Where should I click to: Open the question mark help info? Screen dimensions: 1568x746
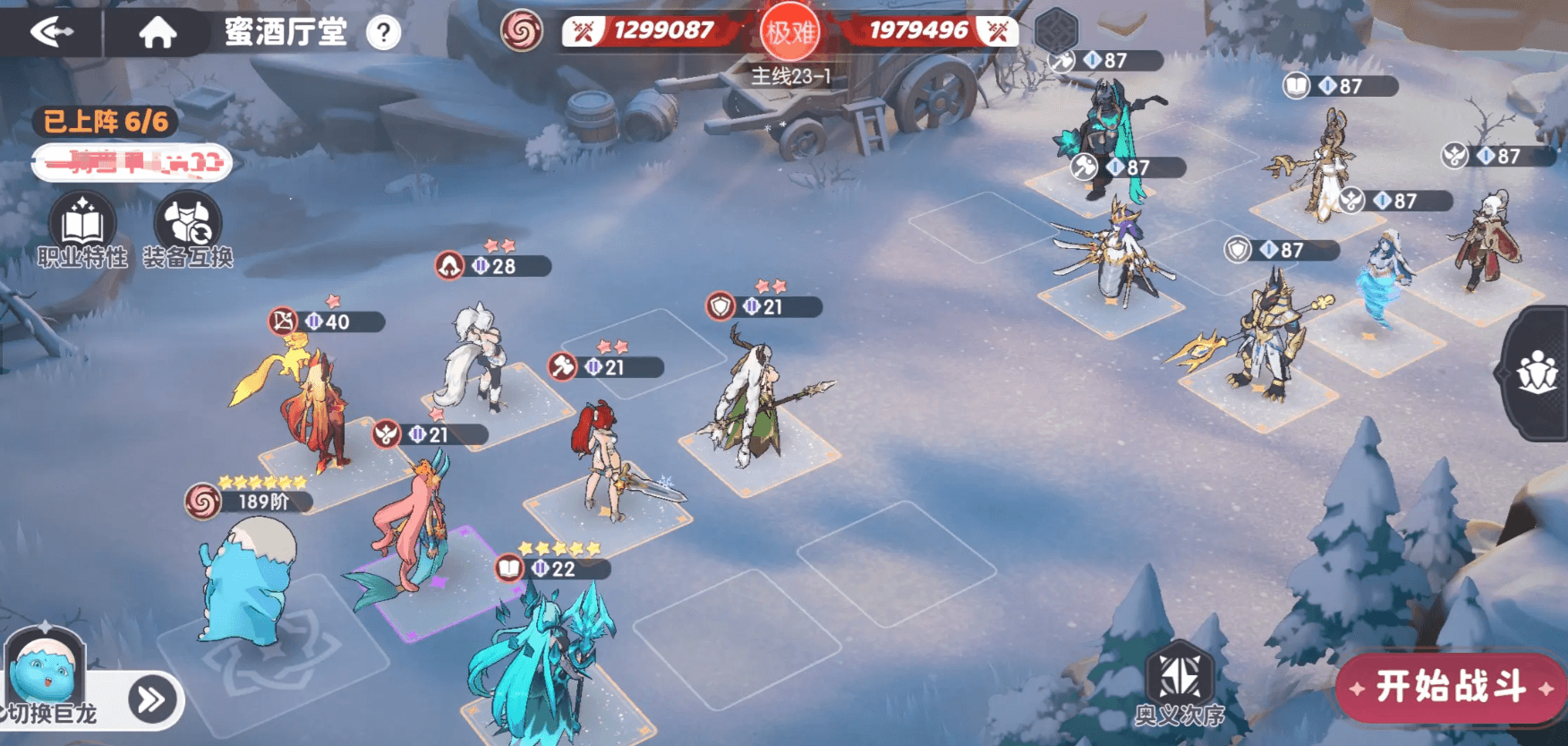pyautogui.click(x=383, y=33)
